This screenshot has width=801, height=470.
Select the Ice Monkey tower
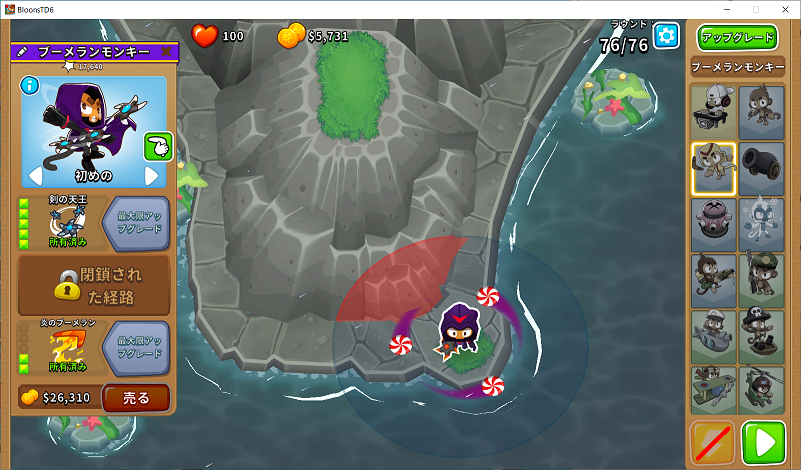762,223
